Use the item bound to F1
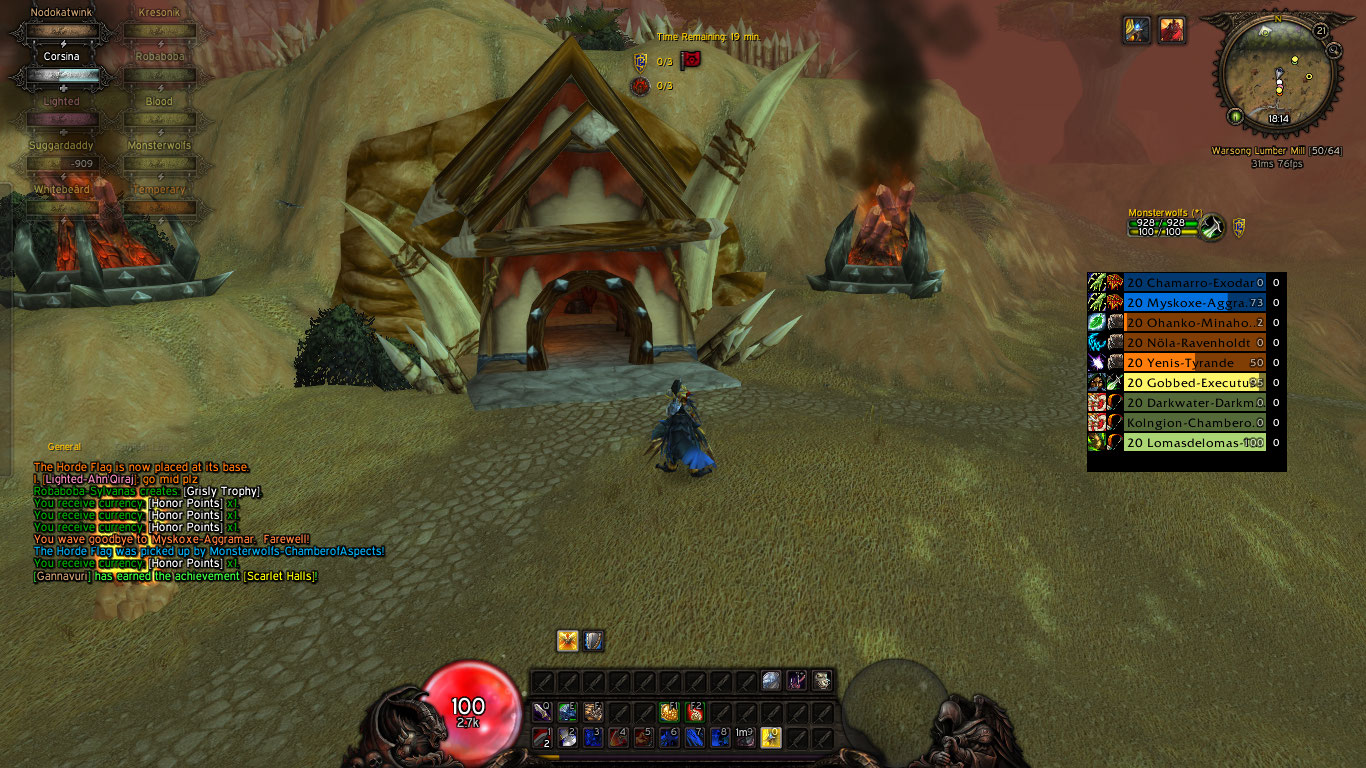 pos(669,712)
